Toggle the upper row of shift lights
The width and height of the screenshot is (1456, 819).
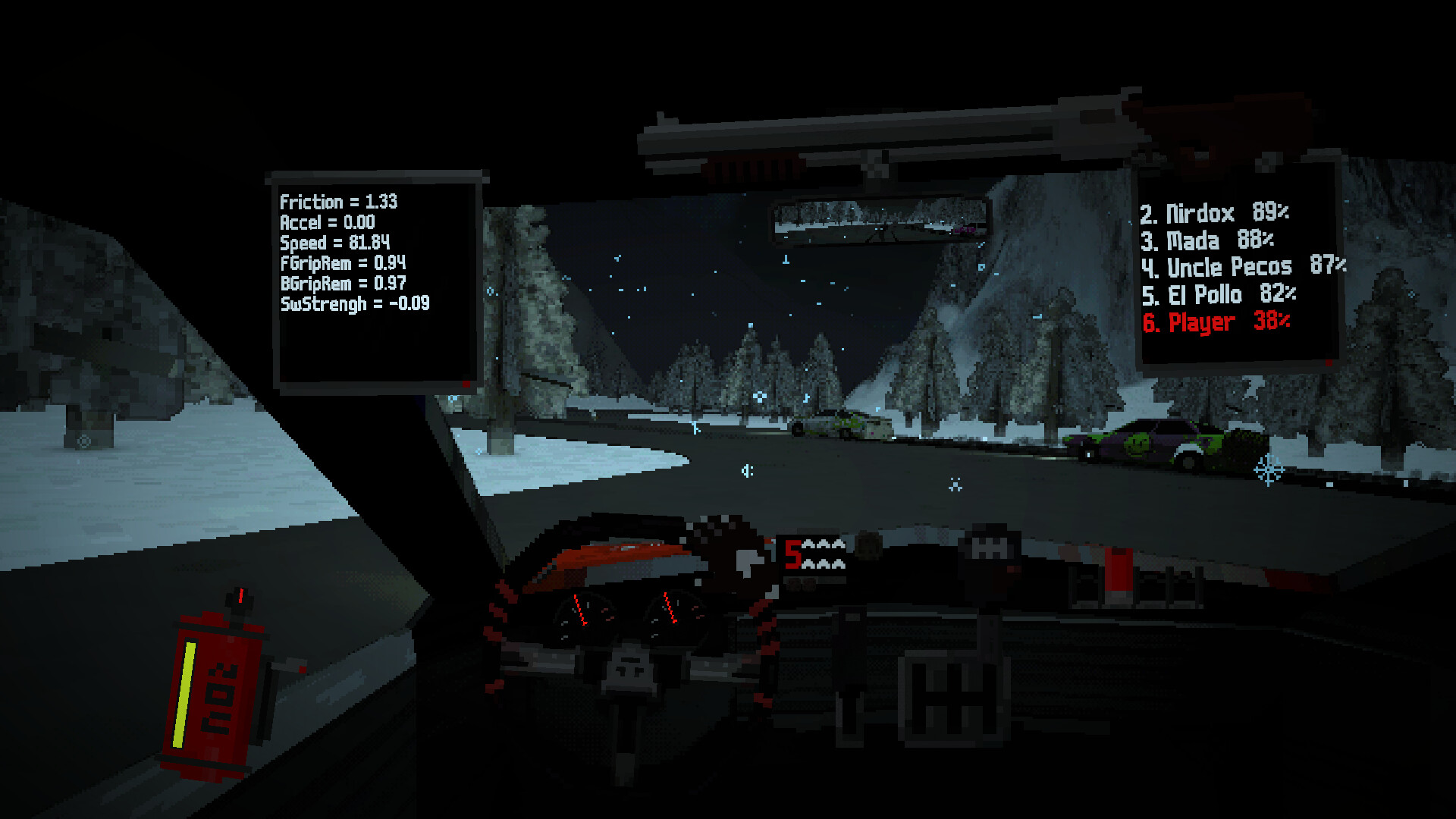click(824, 544)
